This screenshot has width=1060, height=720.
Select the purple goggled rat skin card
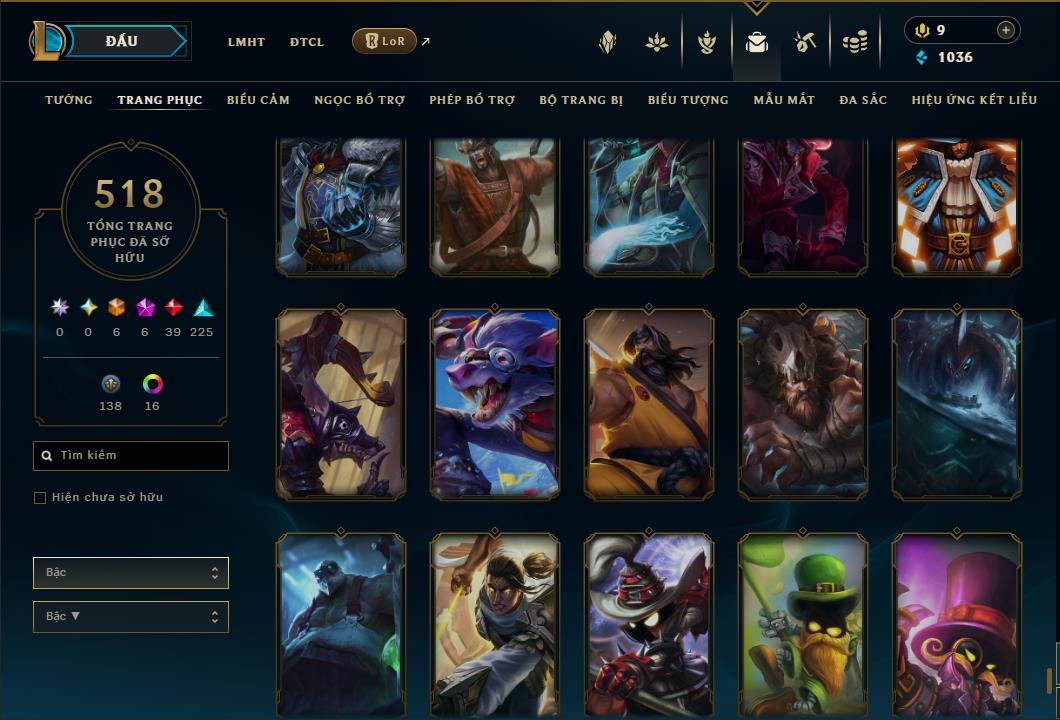coord(495,403)
